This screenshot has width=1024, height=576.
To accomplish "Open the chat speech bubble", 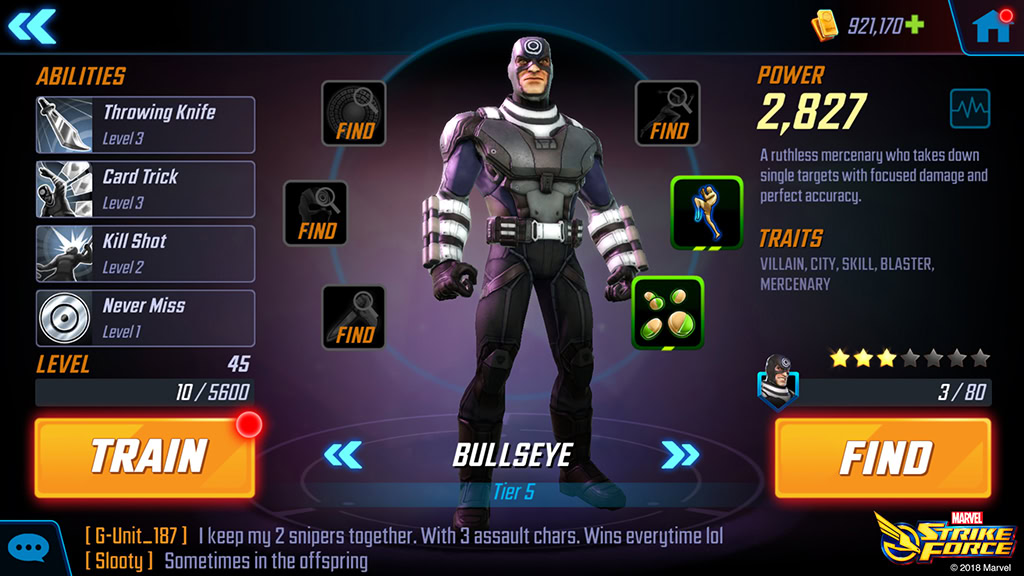I will [x=28, y=549].
